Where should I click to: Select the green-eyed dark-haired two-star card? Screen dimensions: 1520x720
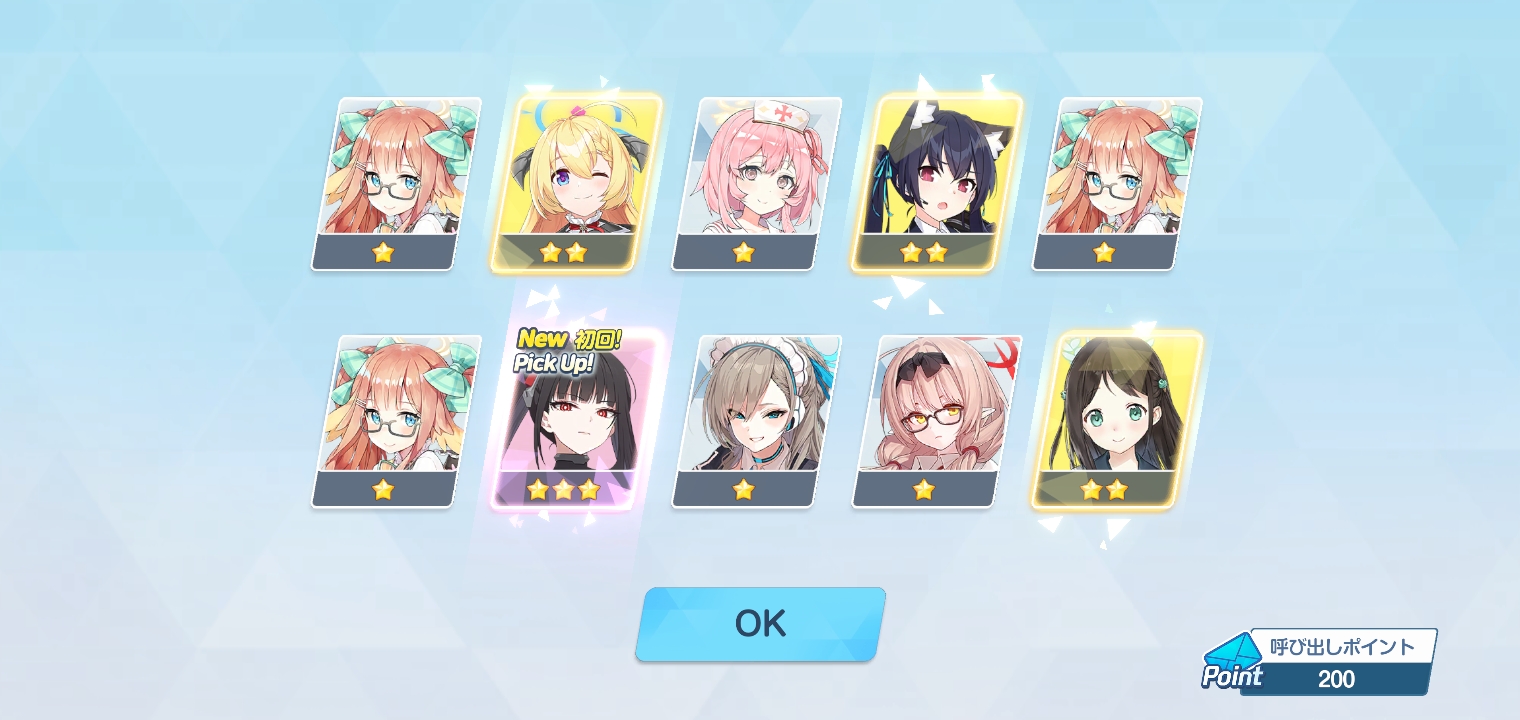(1116, 420)
